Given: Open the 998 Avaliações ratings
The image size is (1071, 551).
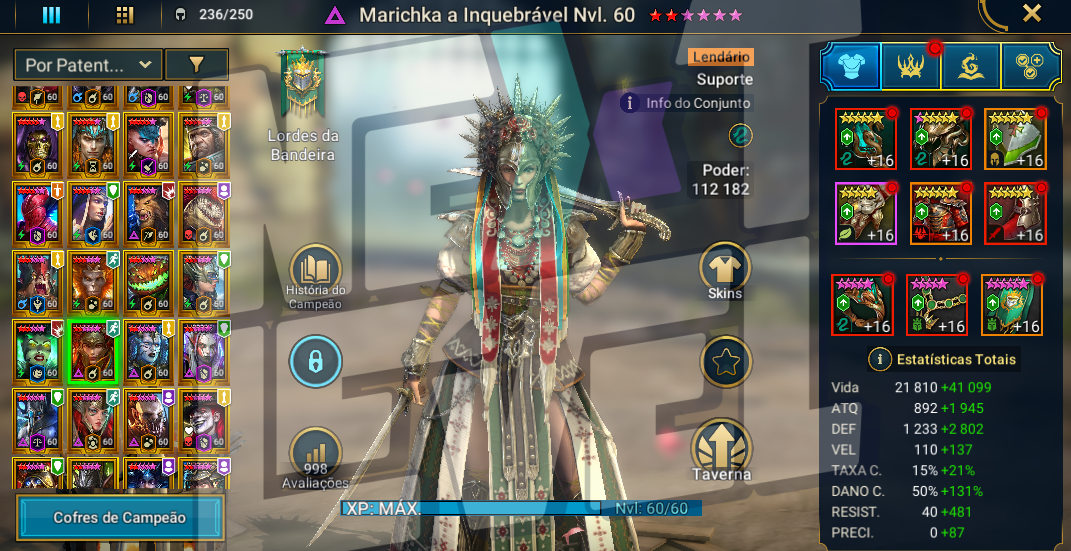Looking at the screenshot, I should pyautogui.click(x=315, y=457).
